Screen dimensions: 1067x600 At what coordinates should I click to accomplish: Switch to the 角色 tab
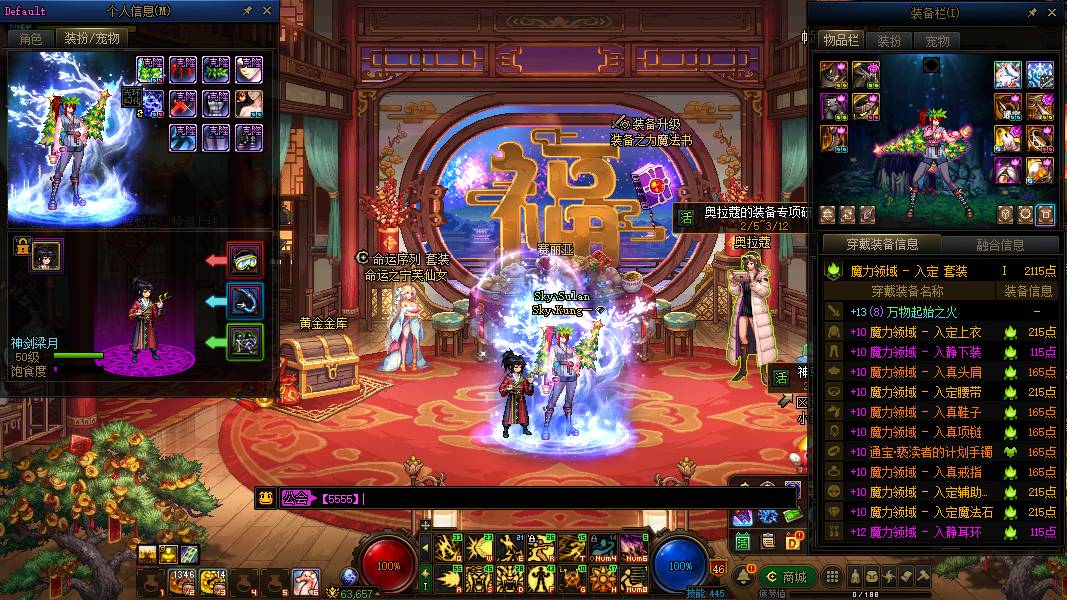coord(31,38)
